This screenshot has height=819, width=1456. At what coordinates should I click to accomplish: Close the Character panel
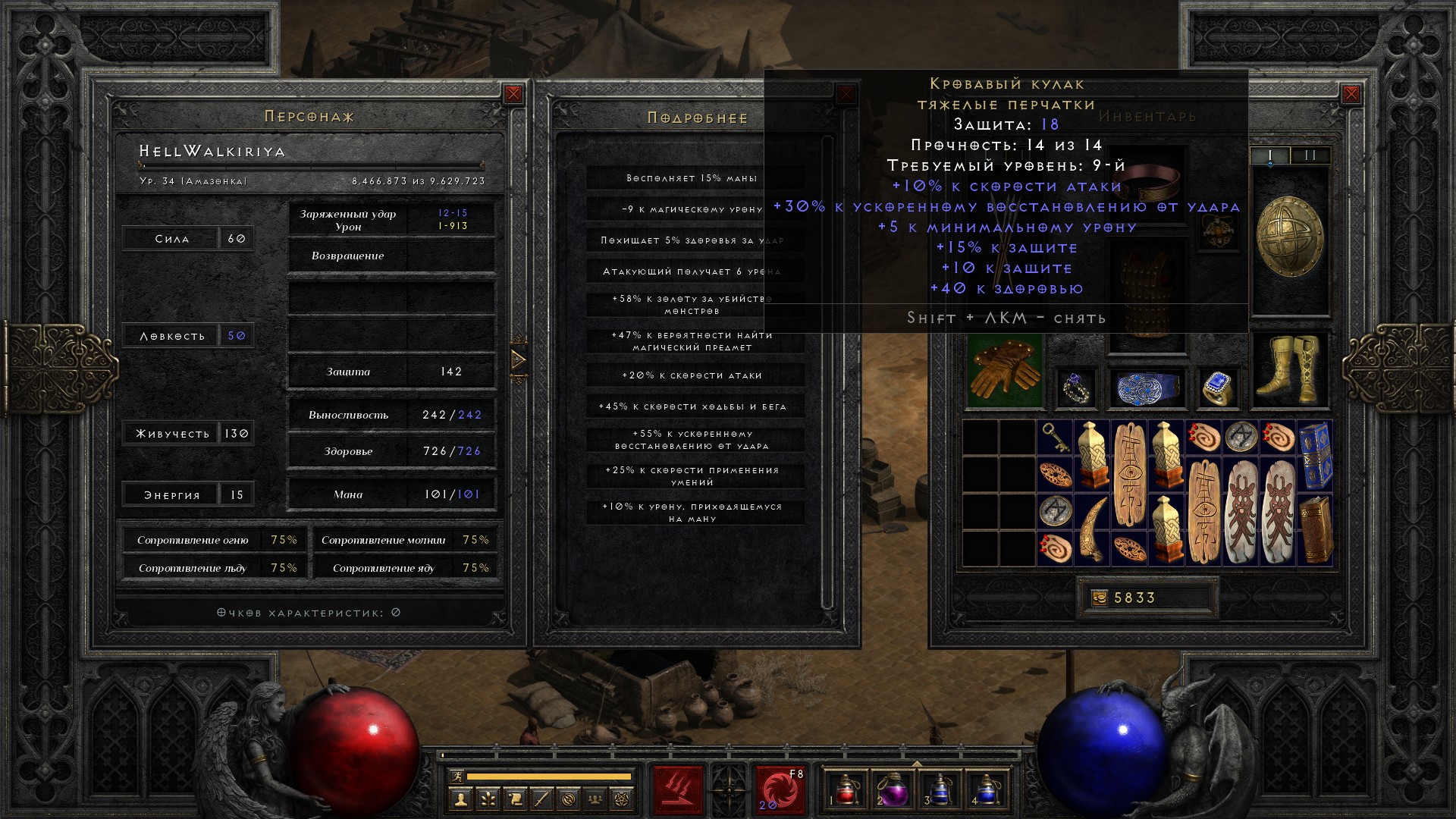click(x=513, y=94)
